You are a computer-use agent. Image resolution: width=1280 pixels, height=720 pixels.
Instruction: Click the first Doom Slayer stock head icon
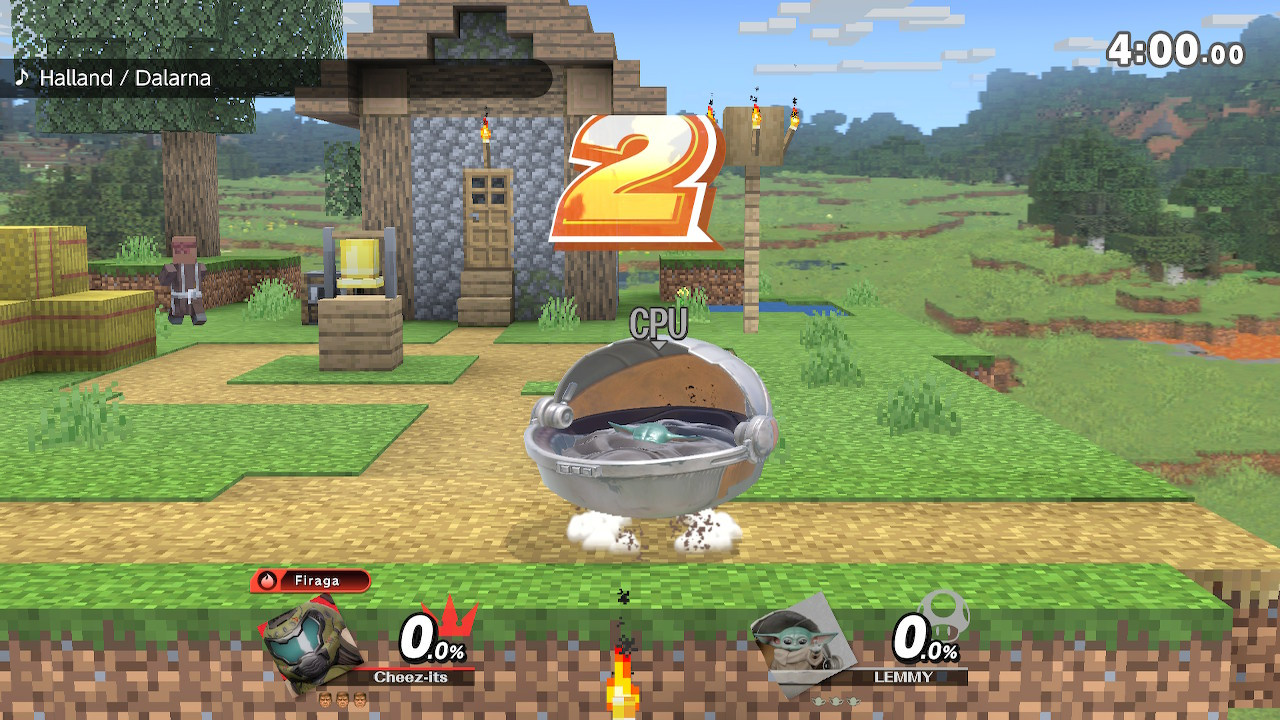coord(326,700)
